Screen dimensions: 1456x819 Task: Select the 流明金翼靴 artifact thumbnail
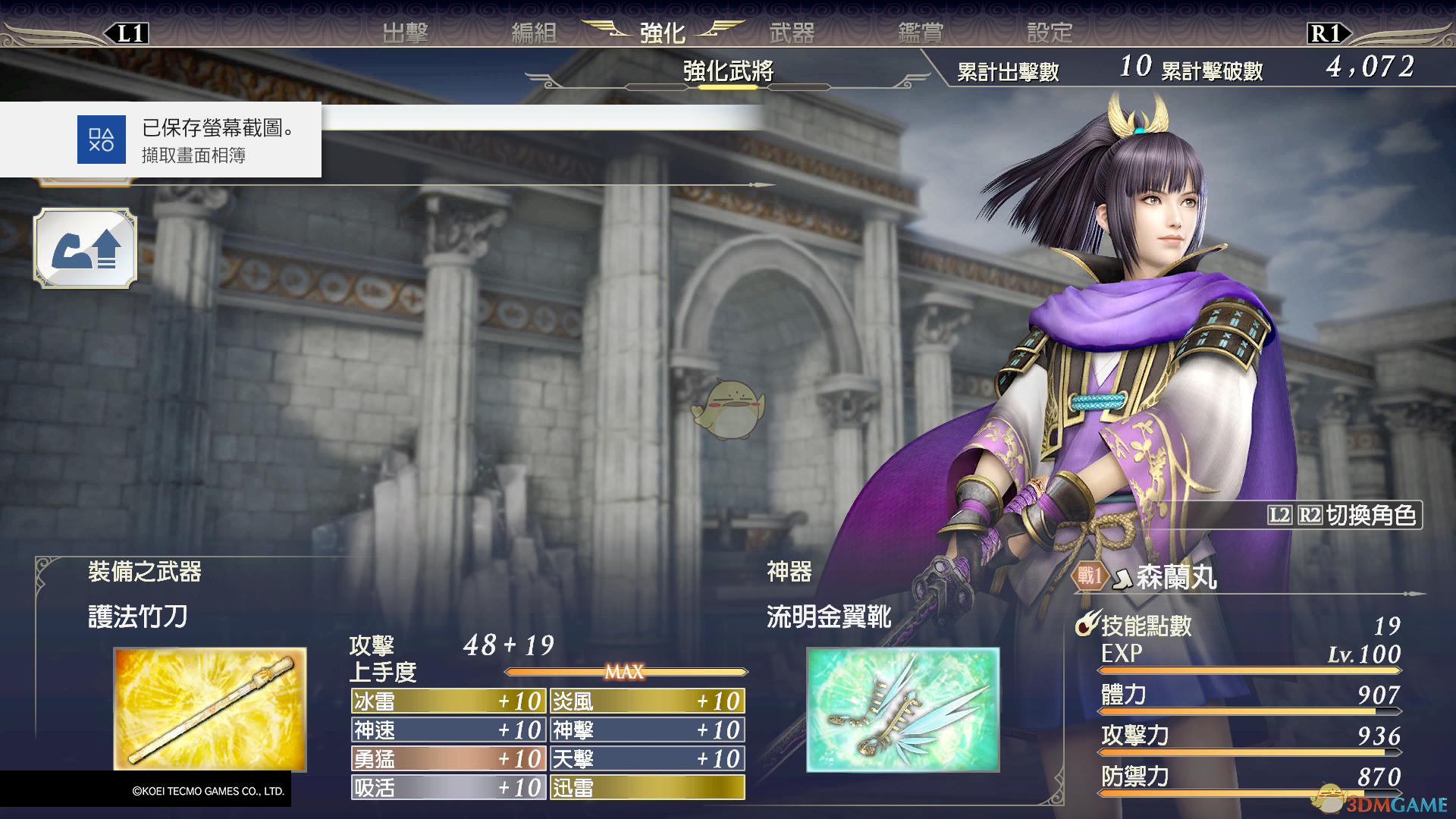(x=902, y=709)
